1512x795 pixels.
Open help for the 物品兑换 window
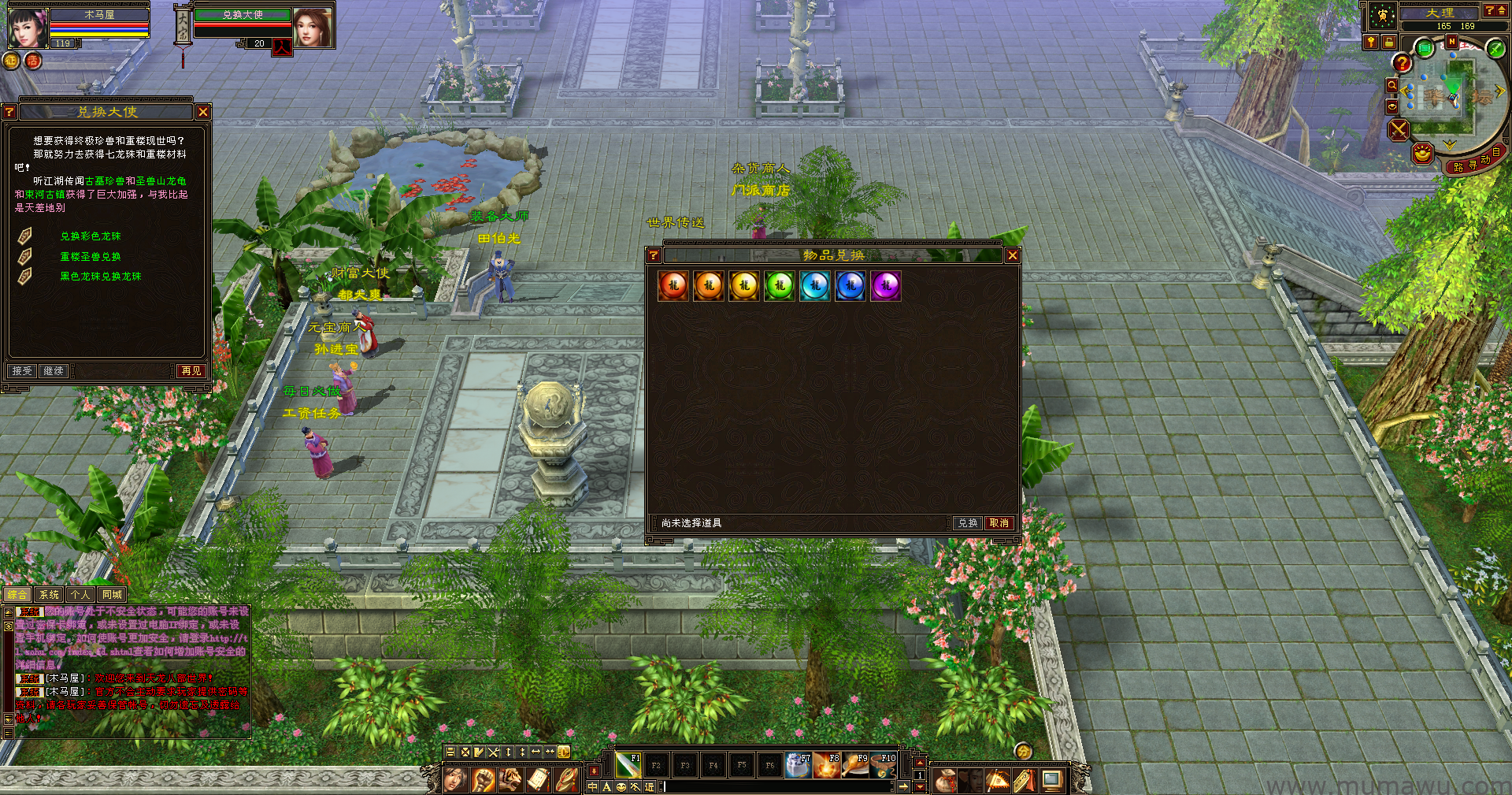(654, 255)
